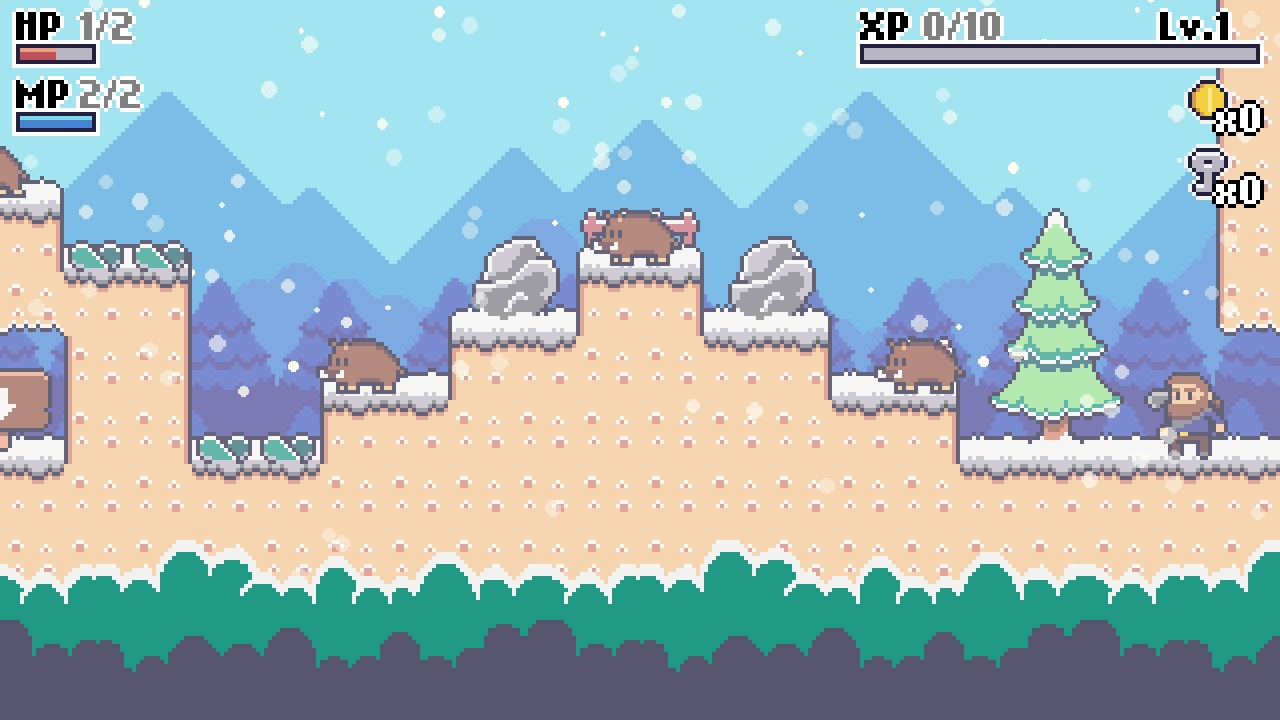Click the XP label text

[886, 24]
